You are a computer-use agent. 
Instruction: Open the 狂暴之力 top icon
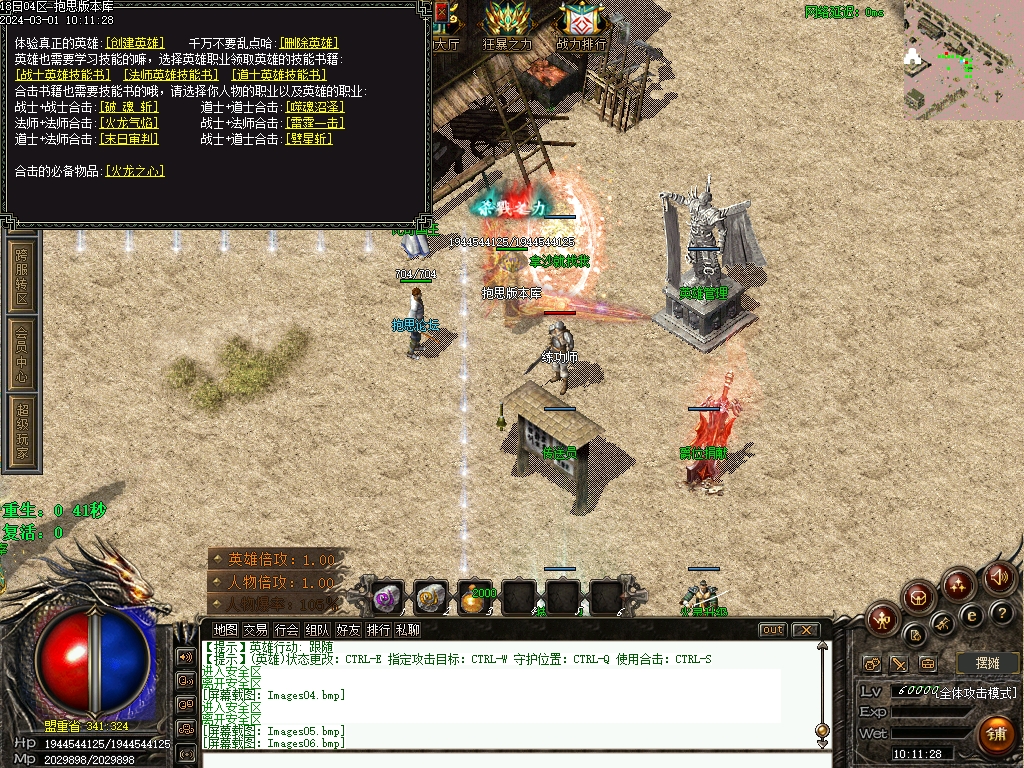pyautogui.click(x=508, y=26)
